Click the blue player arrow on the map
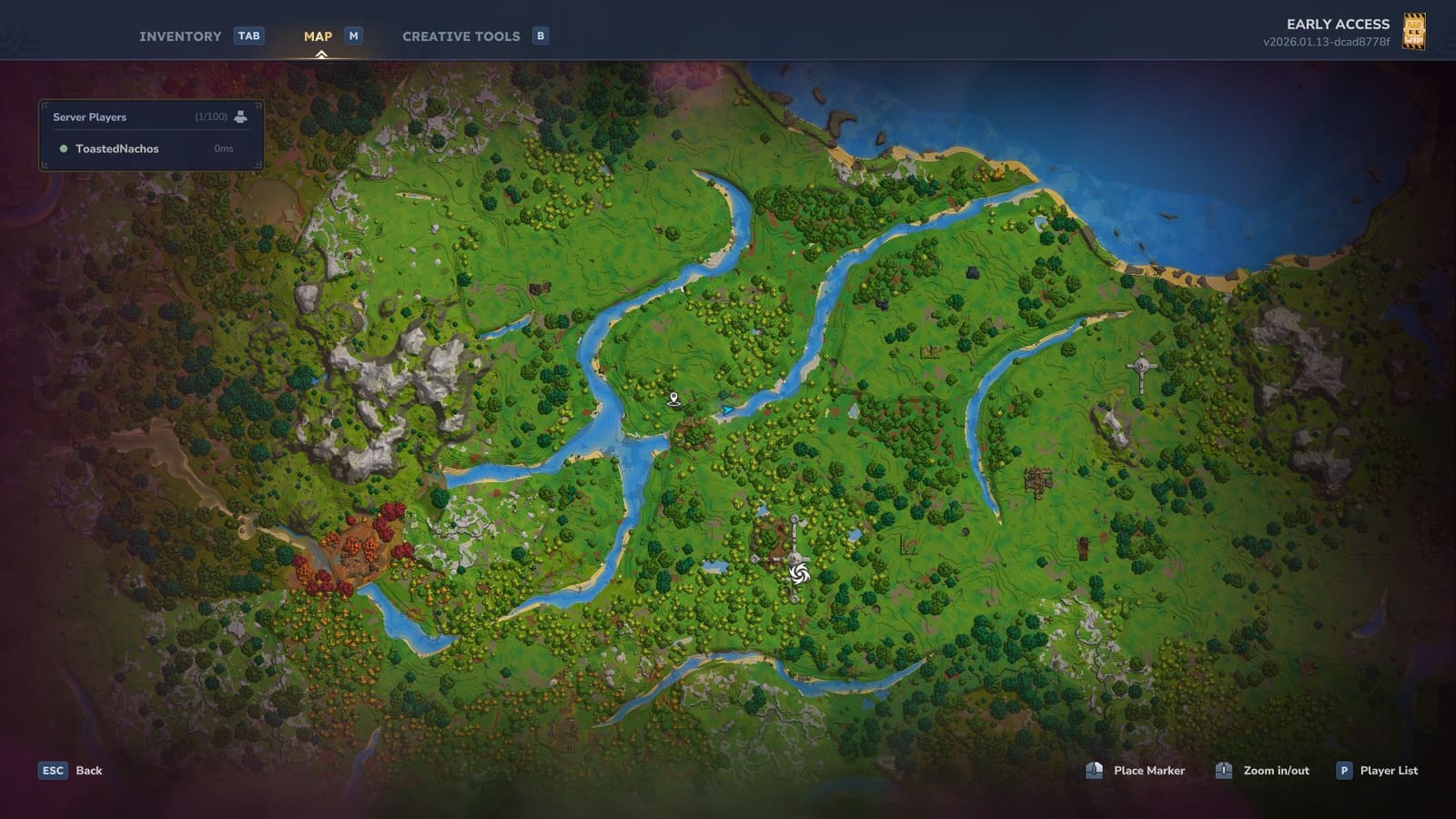This screenshot has width=1456, height=819. (x=727, y=410)
